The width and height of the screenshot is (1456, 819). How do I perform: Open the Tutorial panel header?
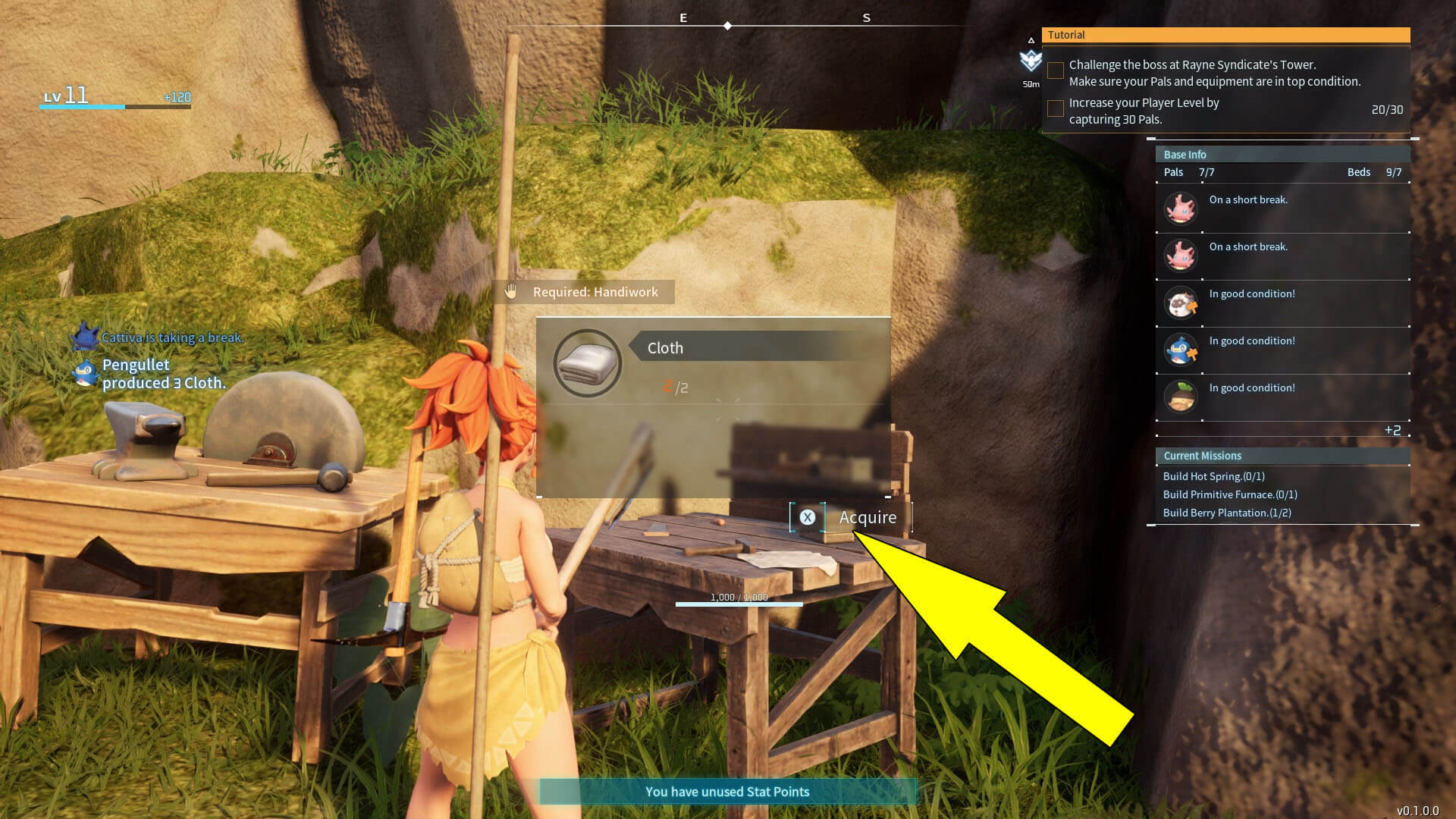(1225, 35)
